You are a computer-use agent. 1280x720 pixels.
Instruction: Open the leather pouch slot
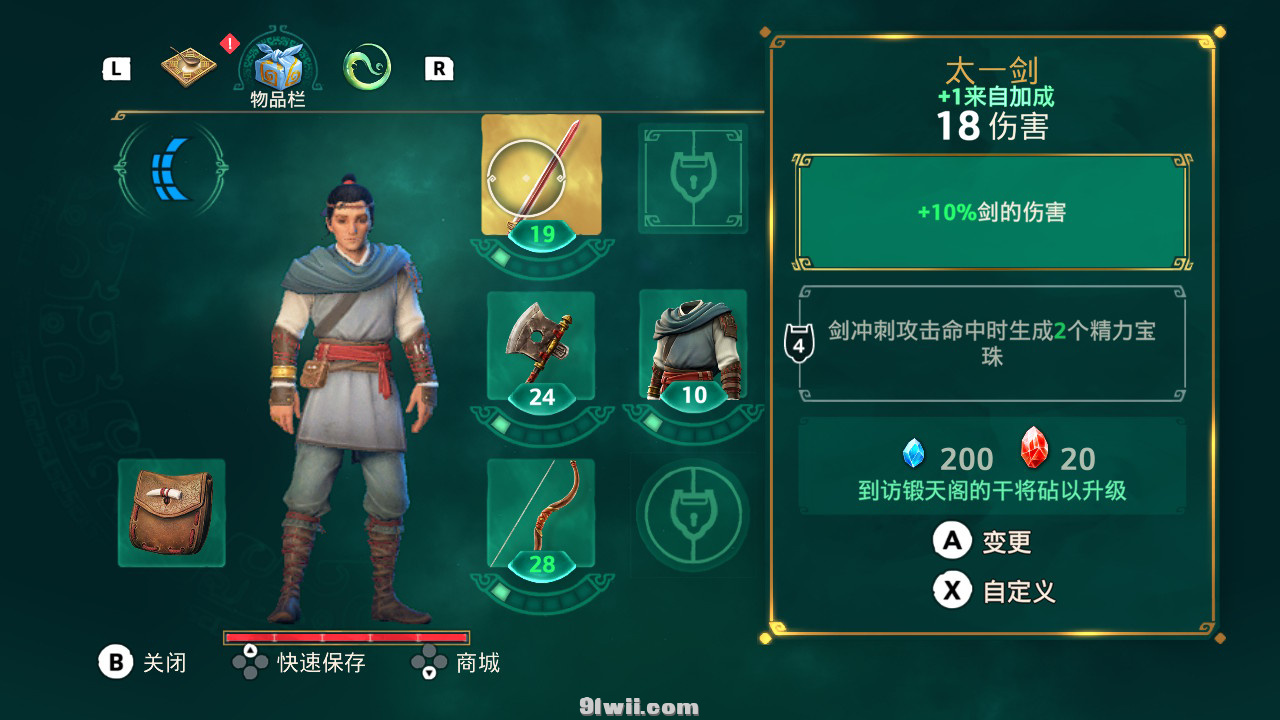pos(171,513)
